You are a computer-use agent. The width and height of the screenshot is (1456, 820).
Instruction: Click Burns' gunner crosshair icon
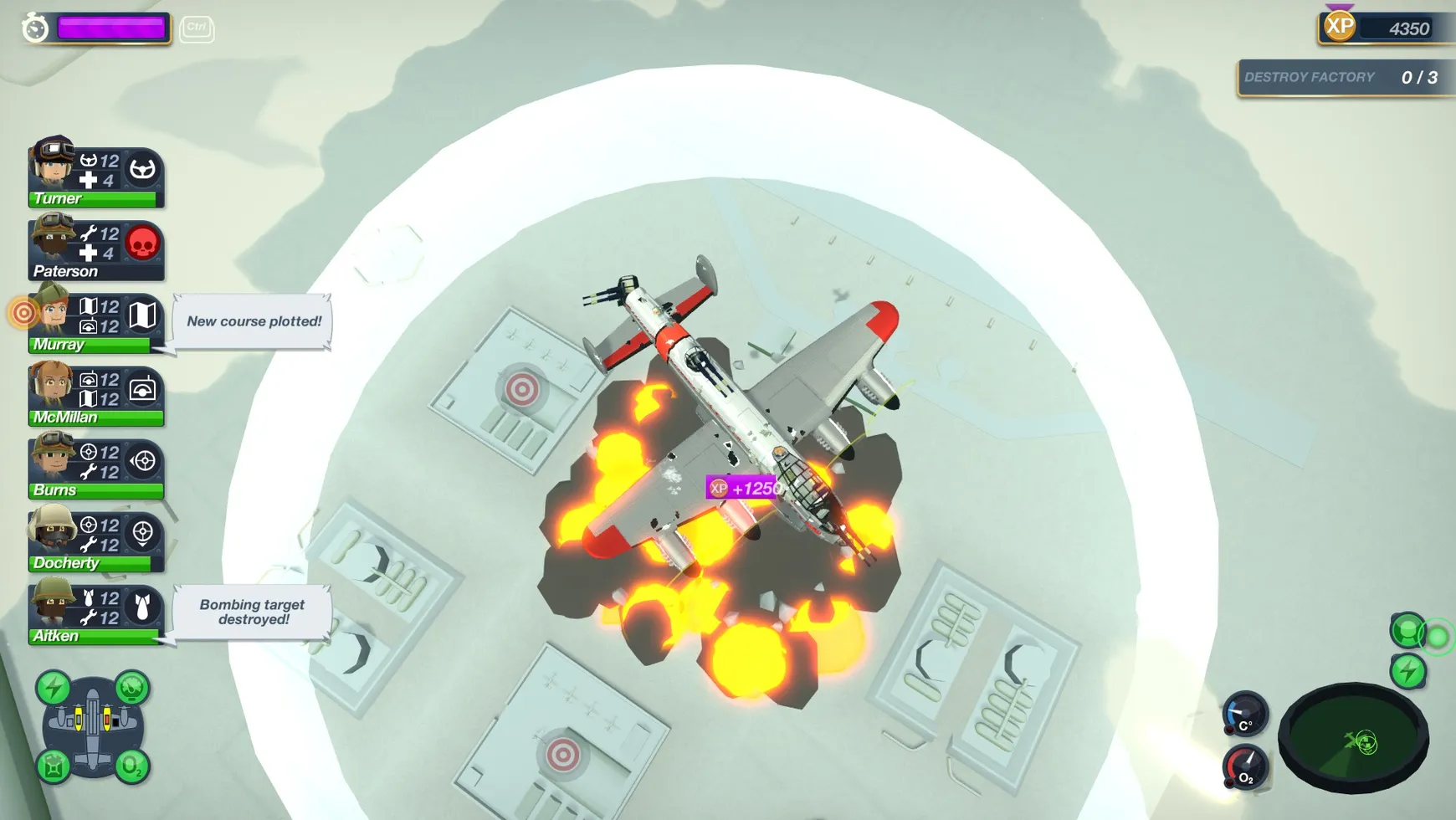[143, 459]
